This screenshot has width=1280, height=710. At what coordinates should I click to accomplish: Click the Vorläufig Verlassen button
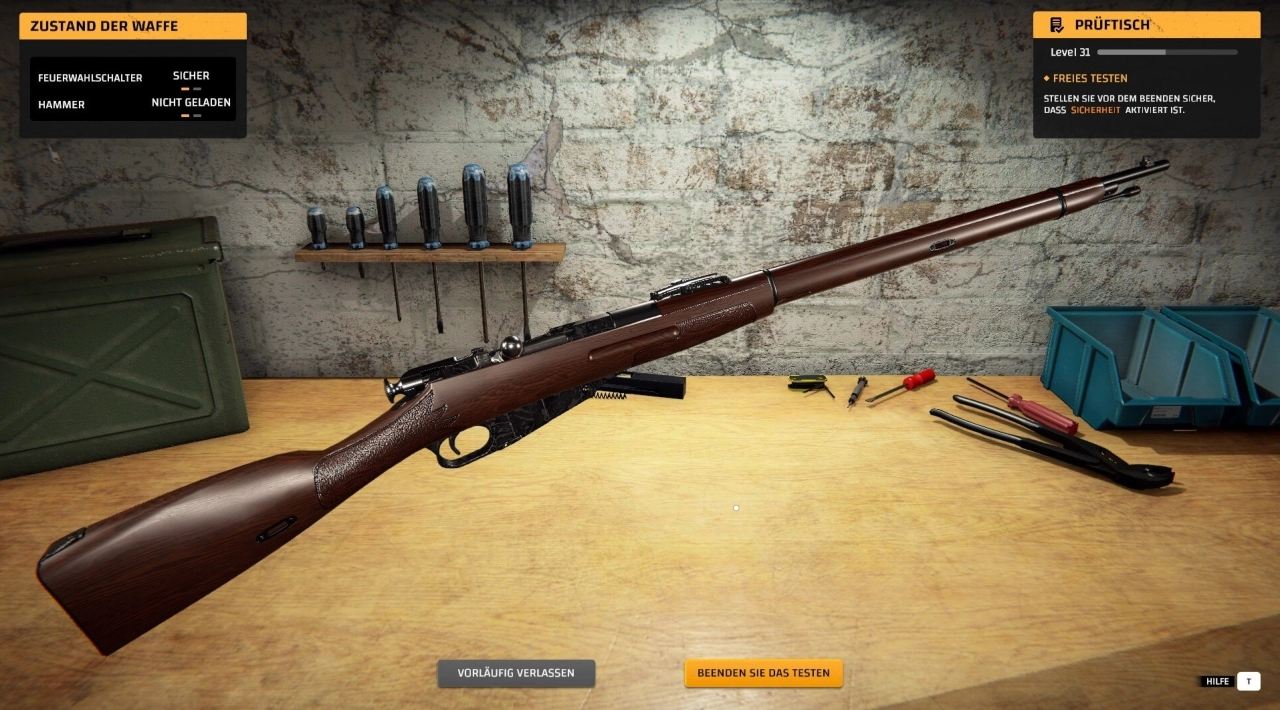516,673
